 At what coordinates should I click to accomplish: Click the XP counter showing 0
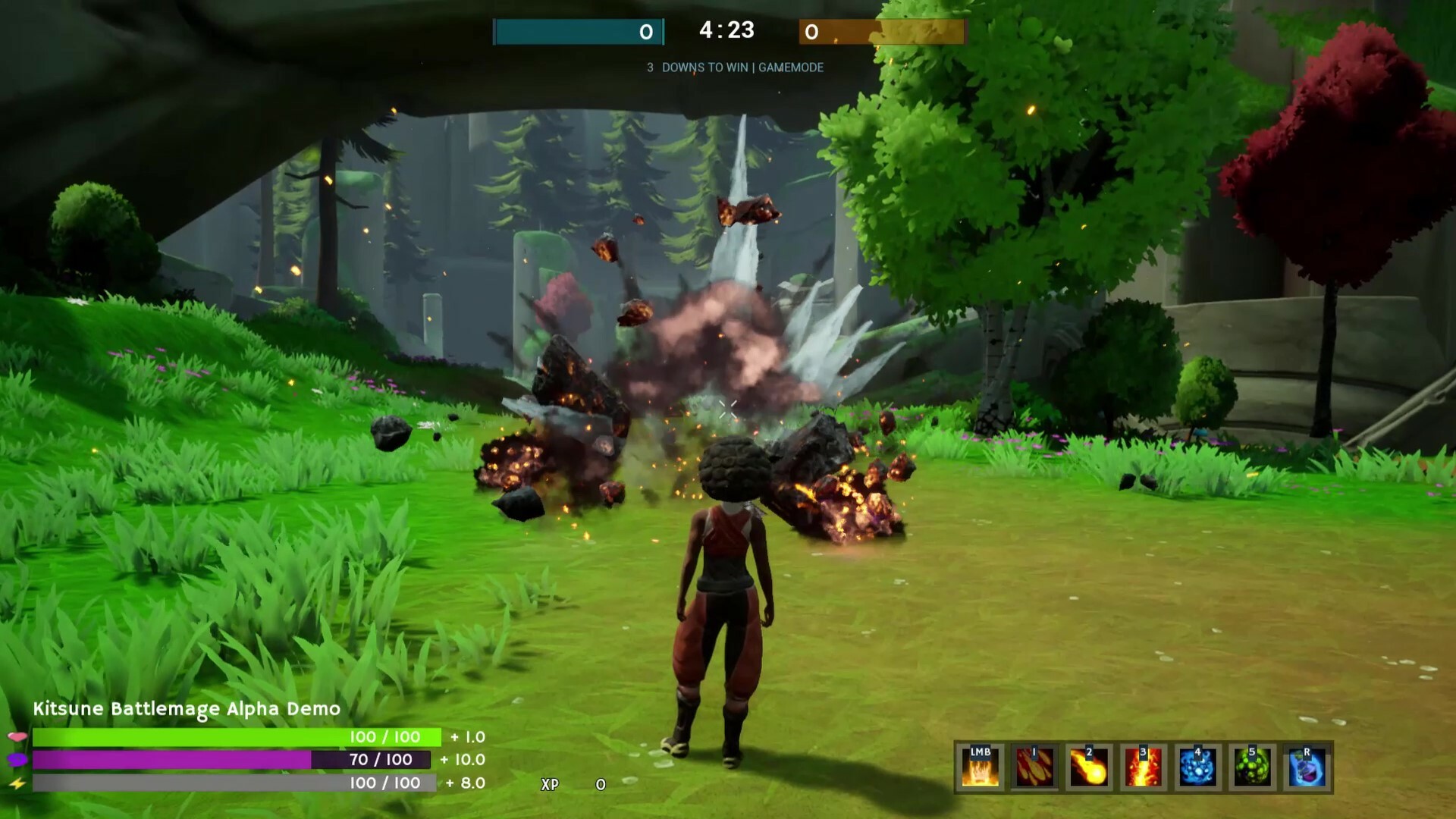575,786
